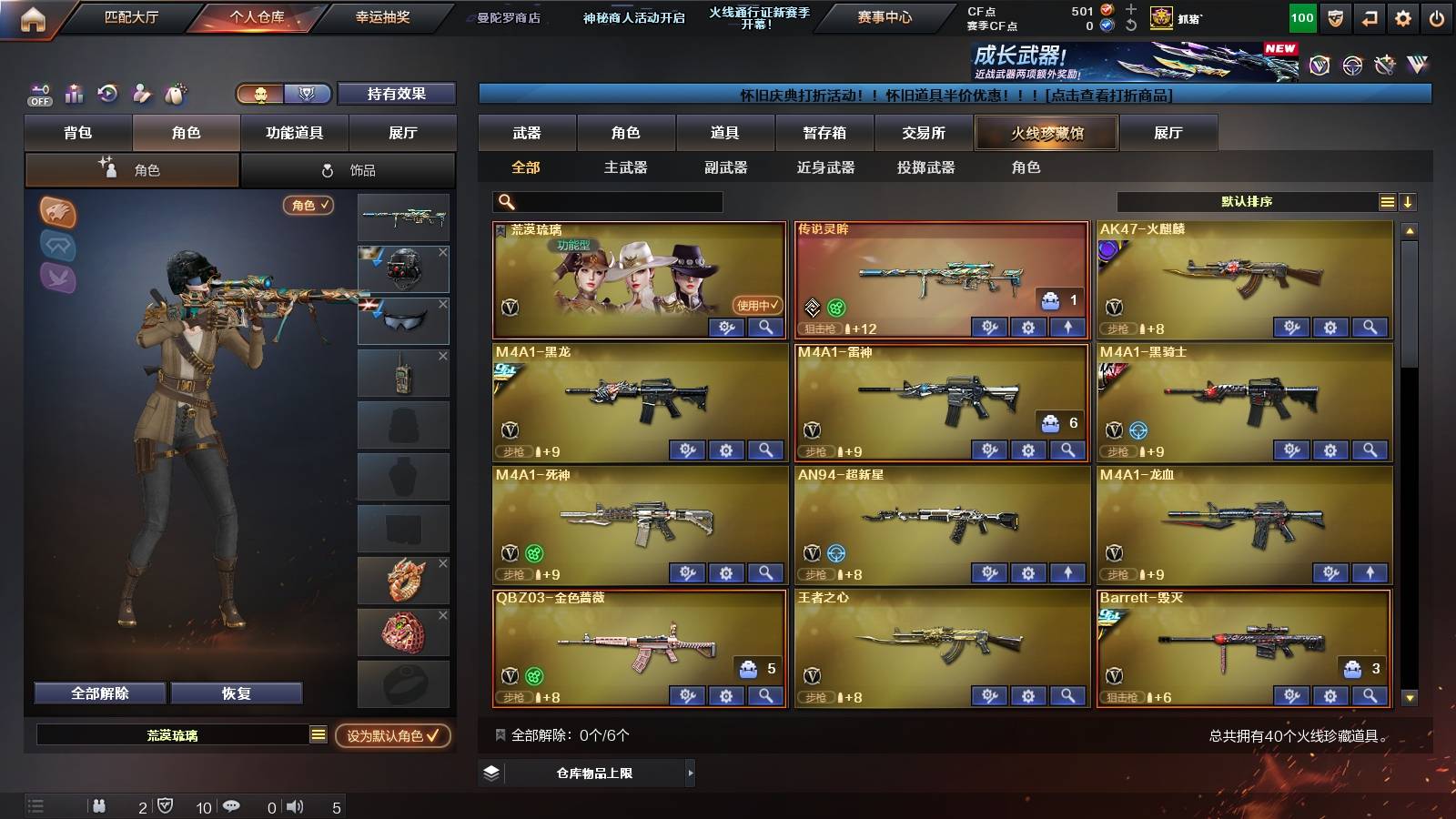
Task: Click the gear icon on M4A1-雷神 card
Action: [x=1027, y=449]
